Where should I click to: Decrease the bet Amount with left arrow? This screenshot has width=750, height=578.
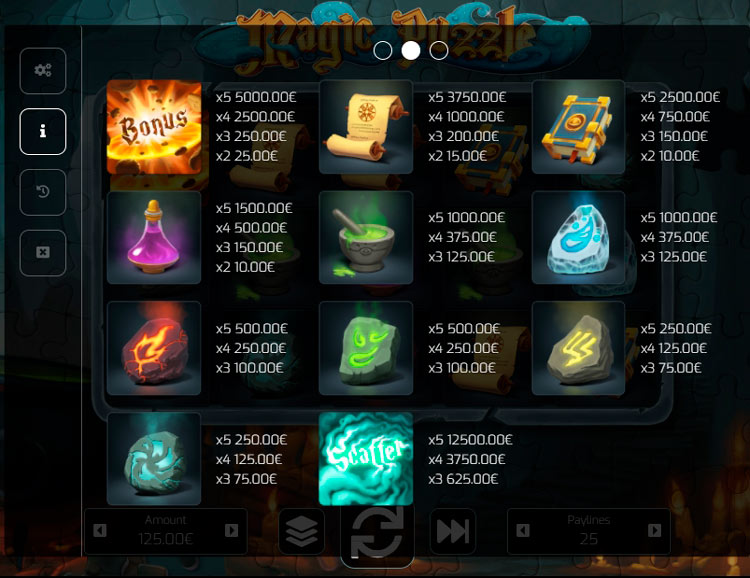(x=100, y=530)
